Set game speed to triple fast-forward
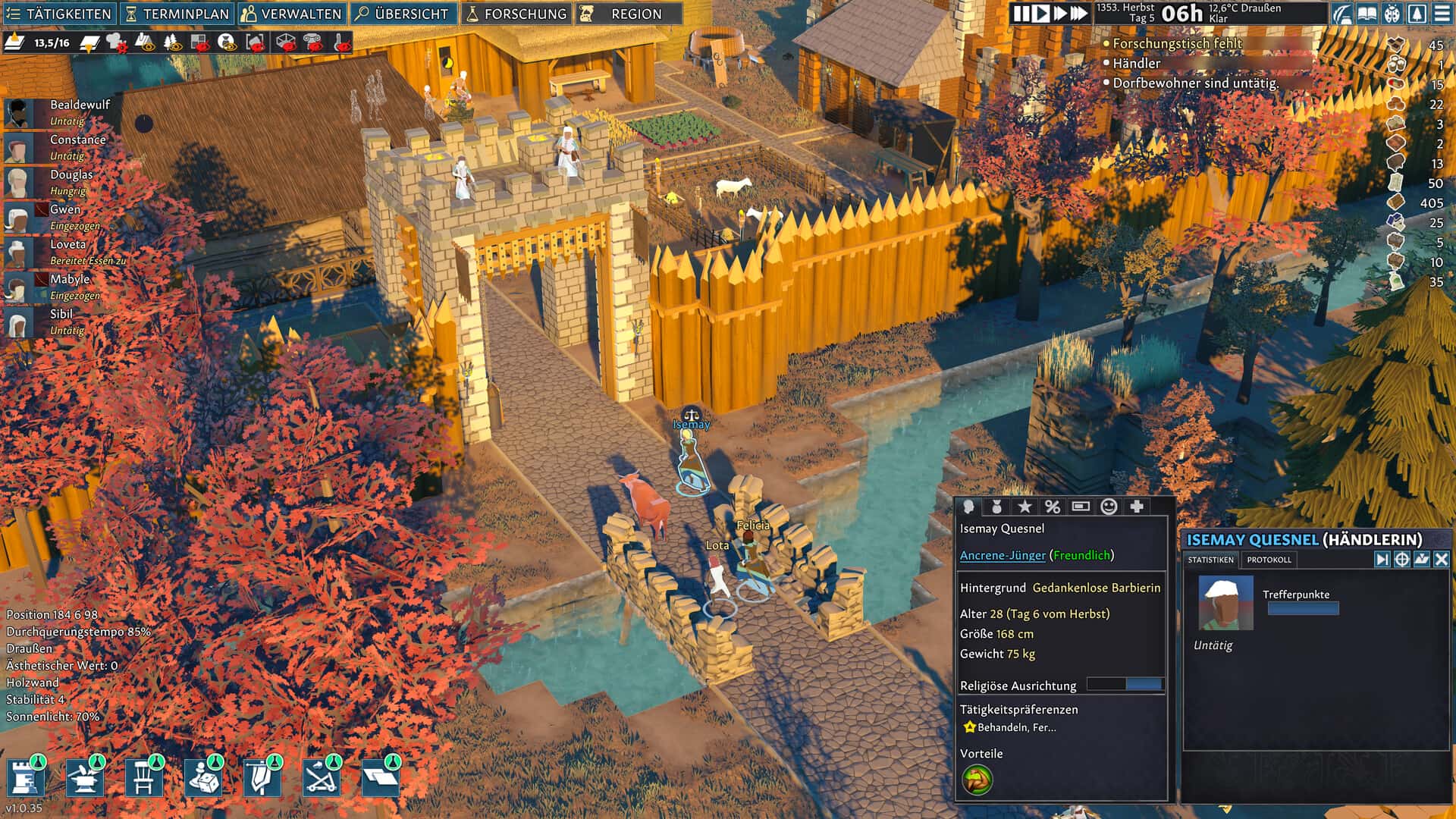Image resolution: width=1456 pixels, height=819 pixels. tap(1079, 14)
